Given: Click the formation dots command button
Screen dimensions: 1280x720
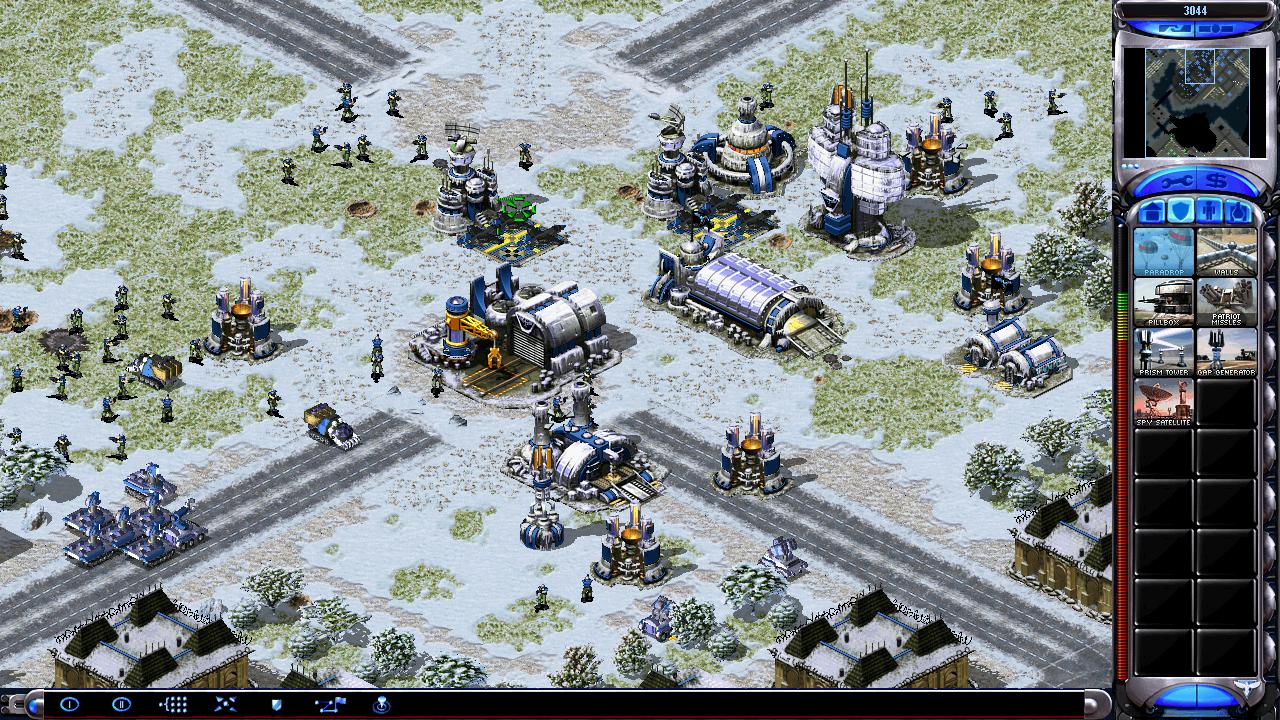Looking at the screenshot, I should click(x=173, y=704).
